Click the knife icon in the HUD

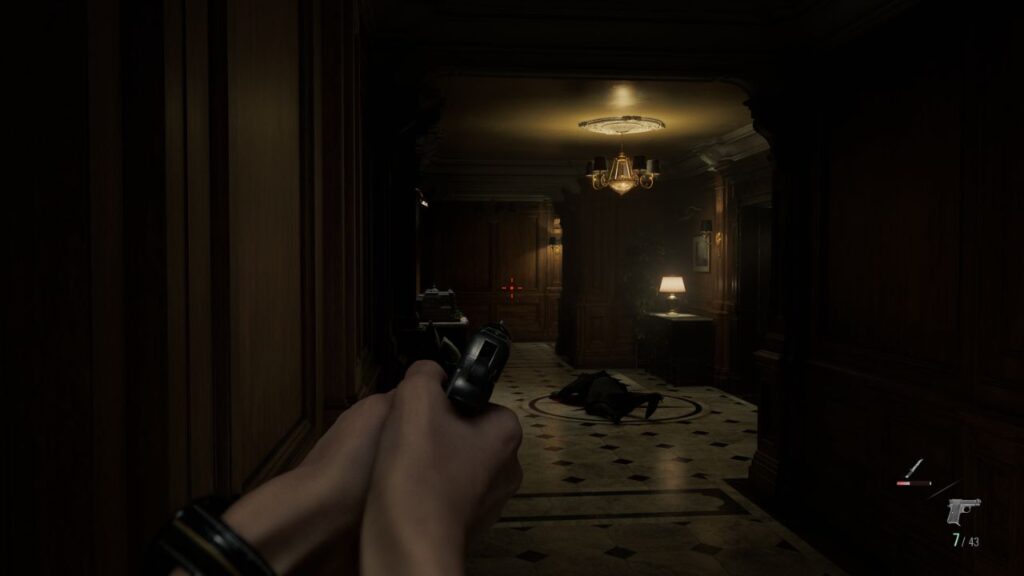(x=913, y=469)
